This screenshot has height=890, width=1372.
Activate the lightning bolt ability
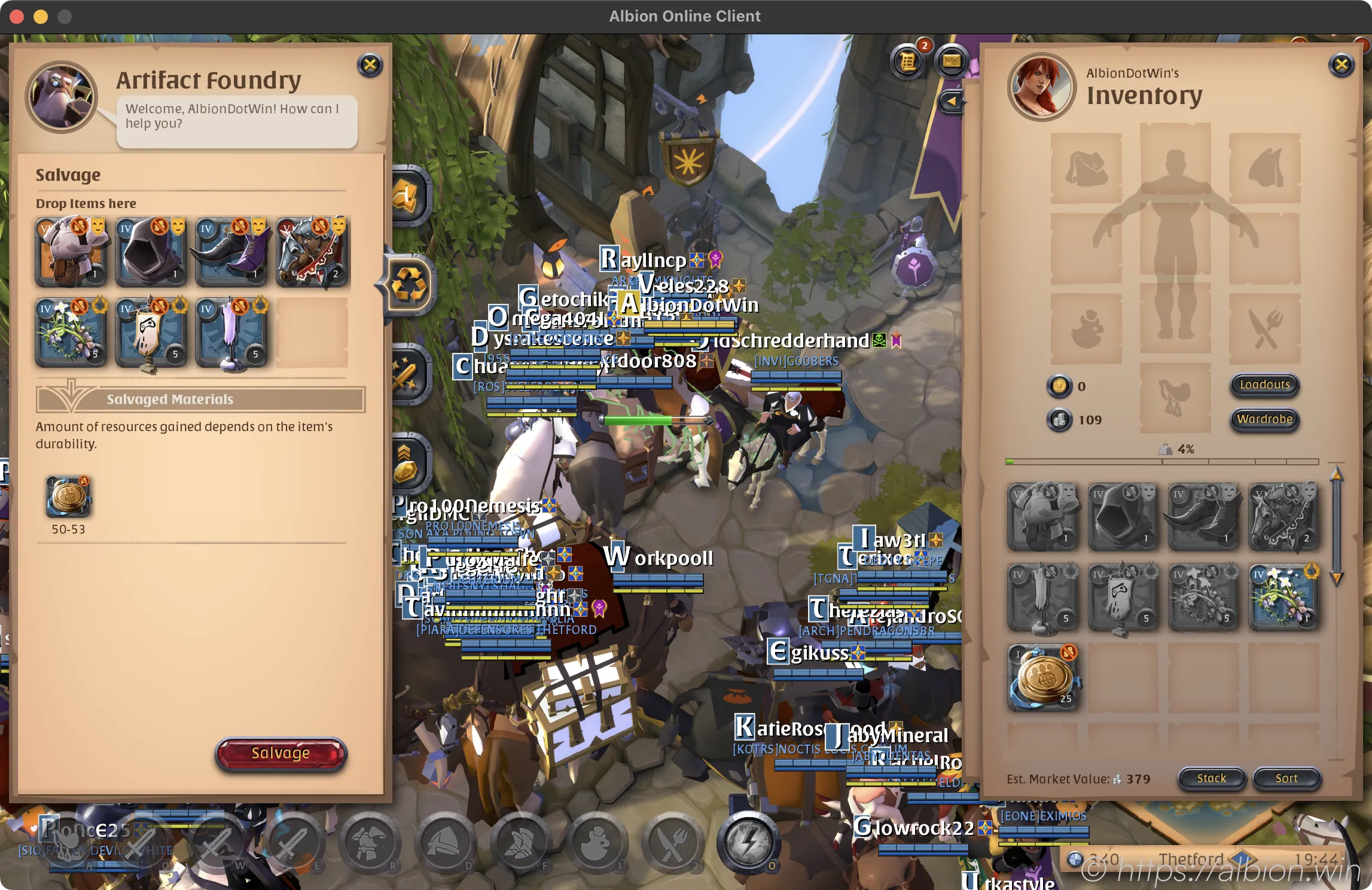[748, 842]
